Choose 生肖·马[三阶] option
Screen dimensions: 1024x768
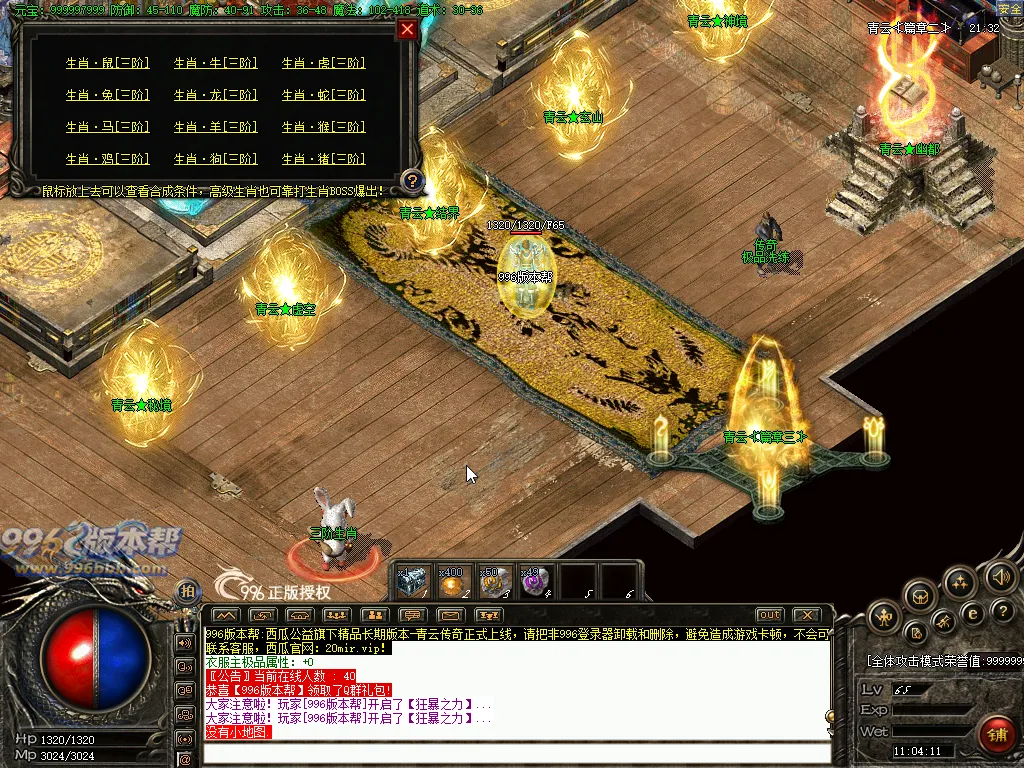[x=107, y=127]
